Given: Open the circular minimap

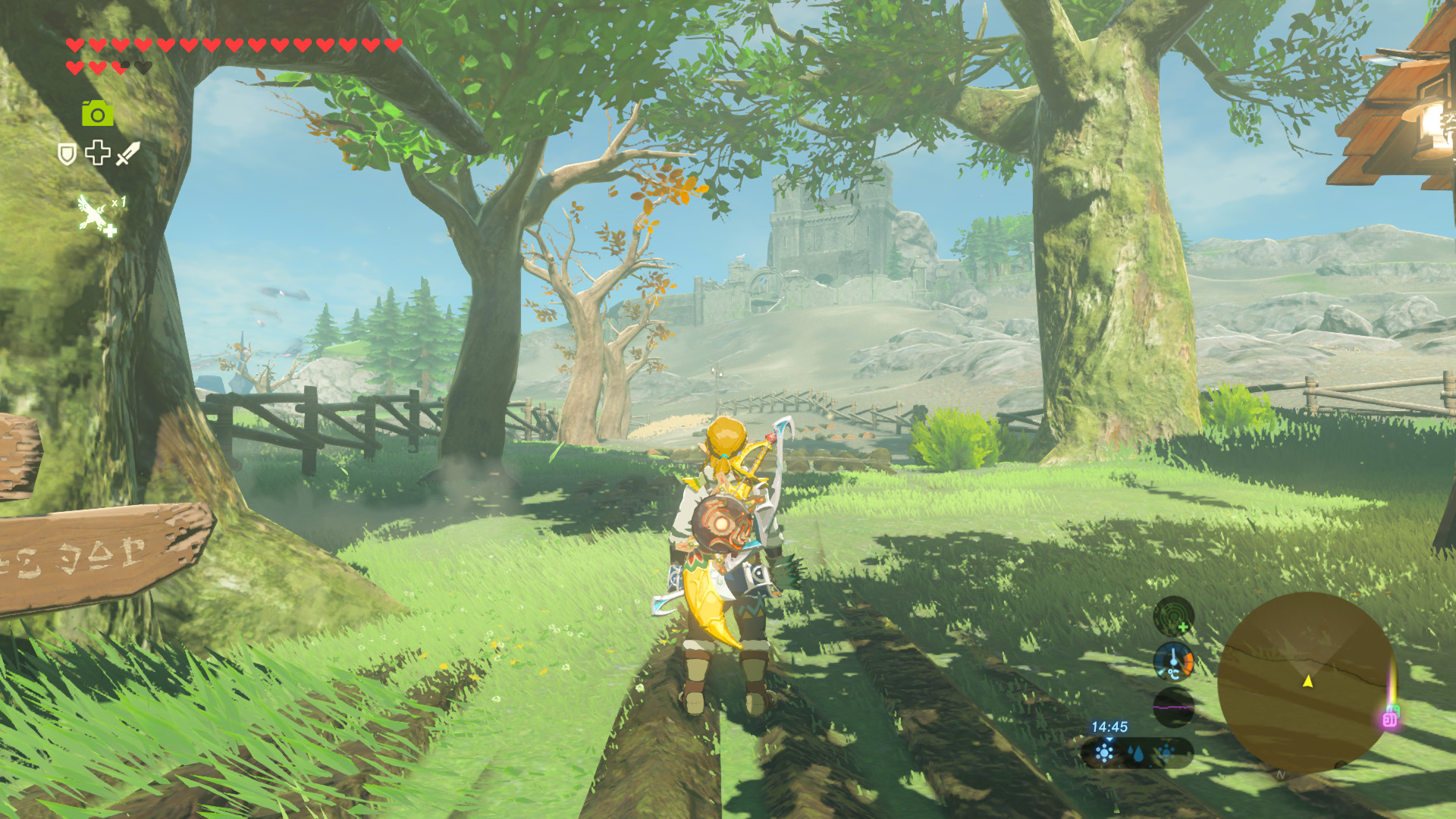Looking at the screenshot, I should tap(1306, 682).
